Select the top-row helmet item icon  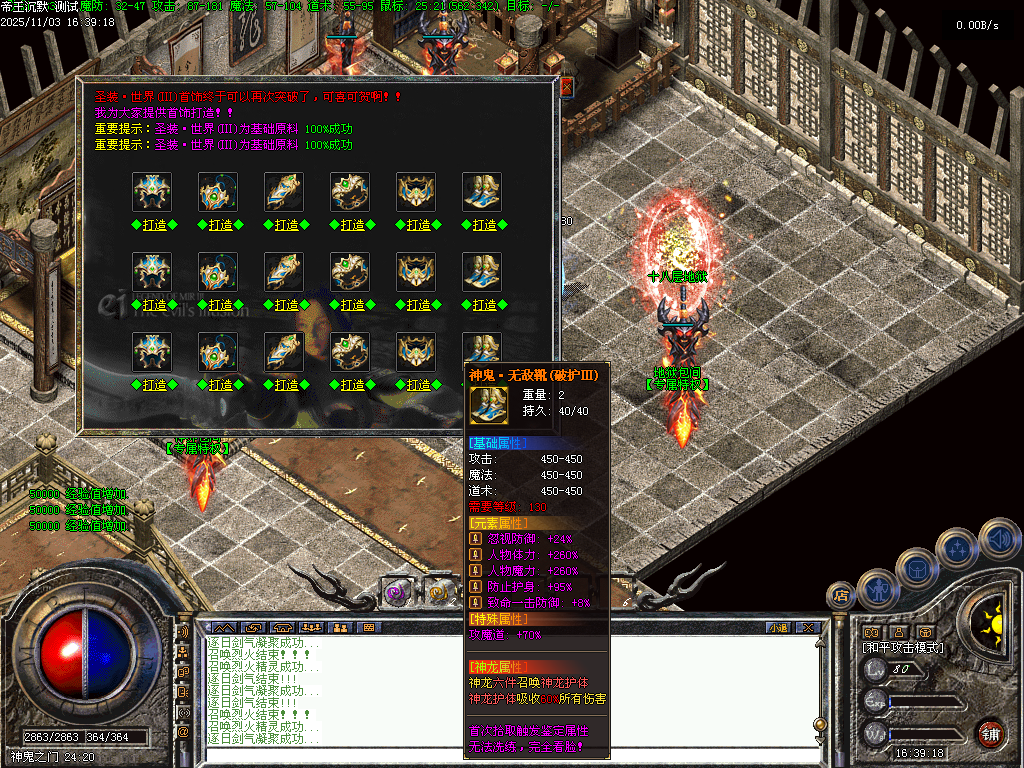click(x=153, y=192)
